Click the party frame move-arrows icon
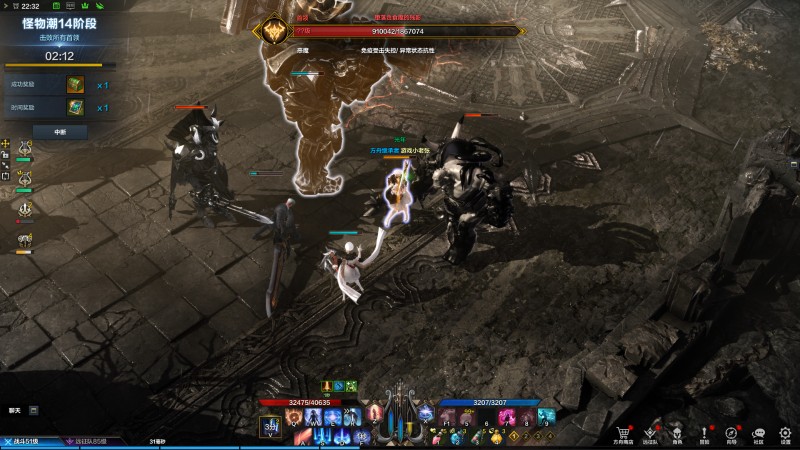Viewport: 800px width, 450px height. point(5,144)
